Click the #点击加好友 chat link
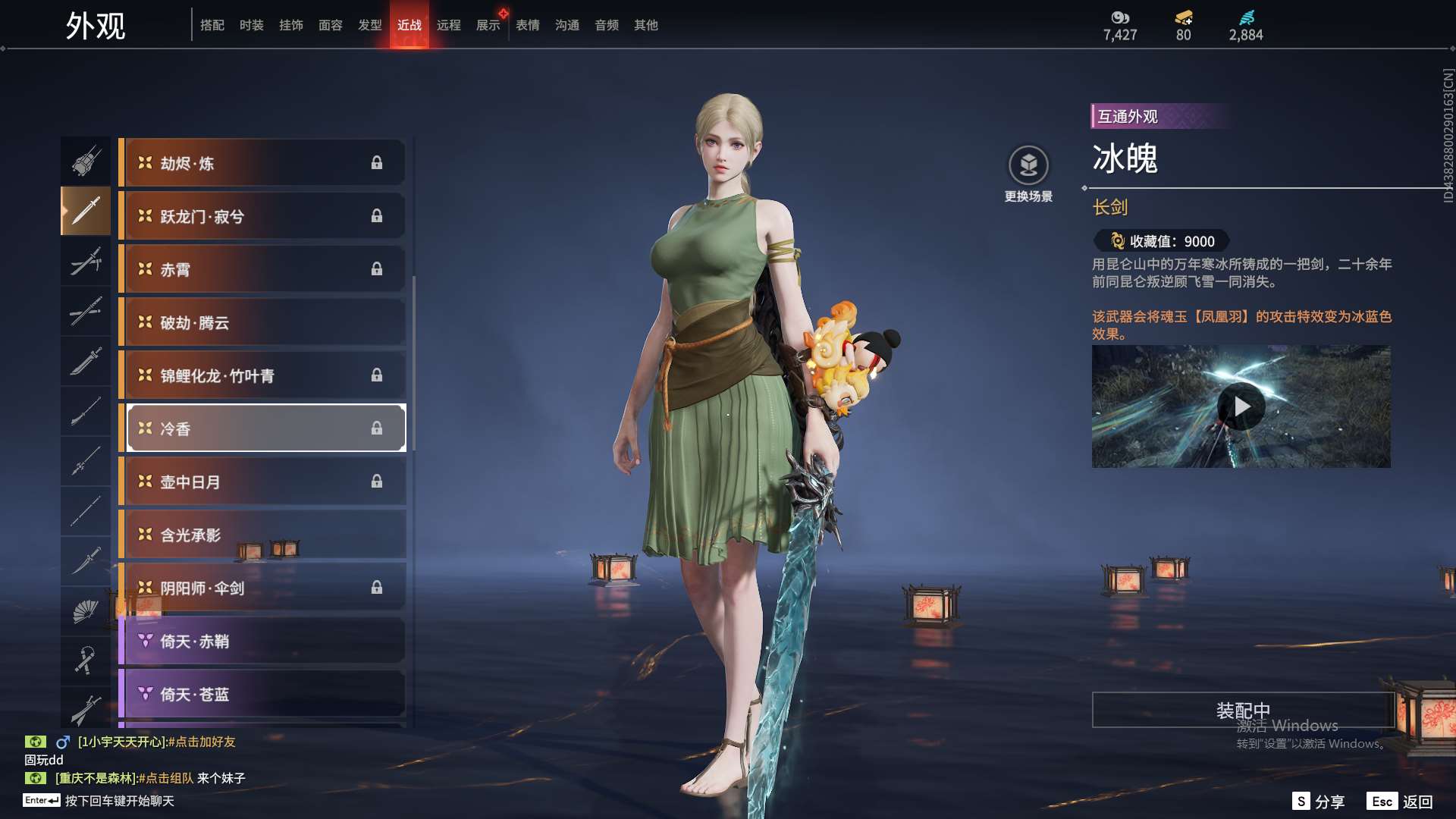This screenshot has width=1456, height=819. [x=202, y=742]
